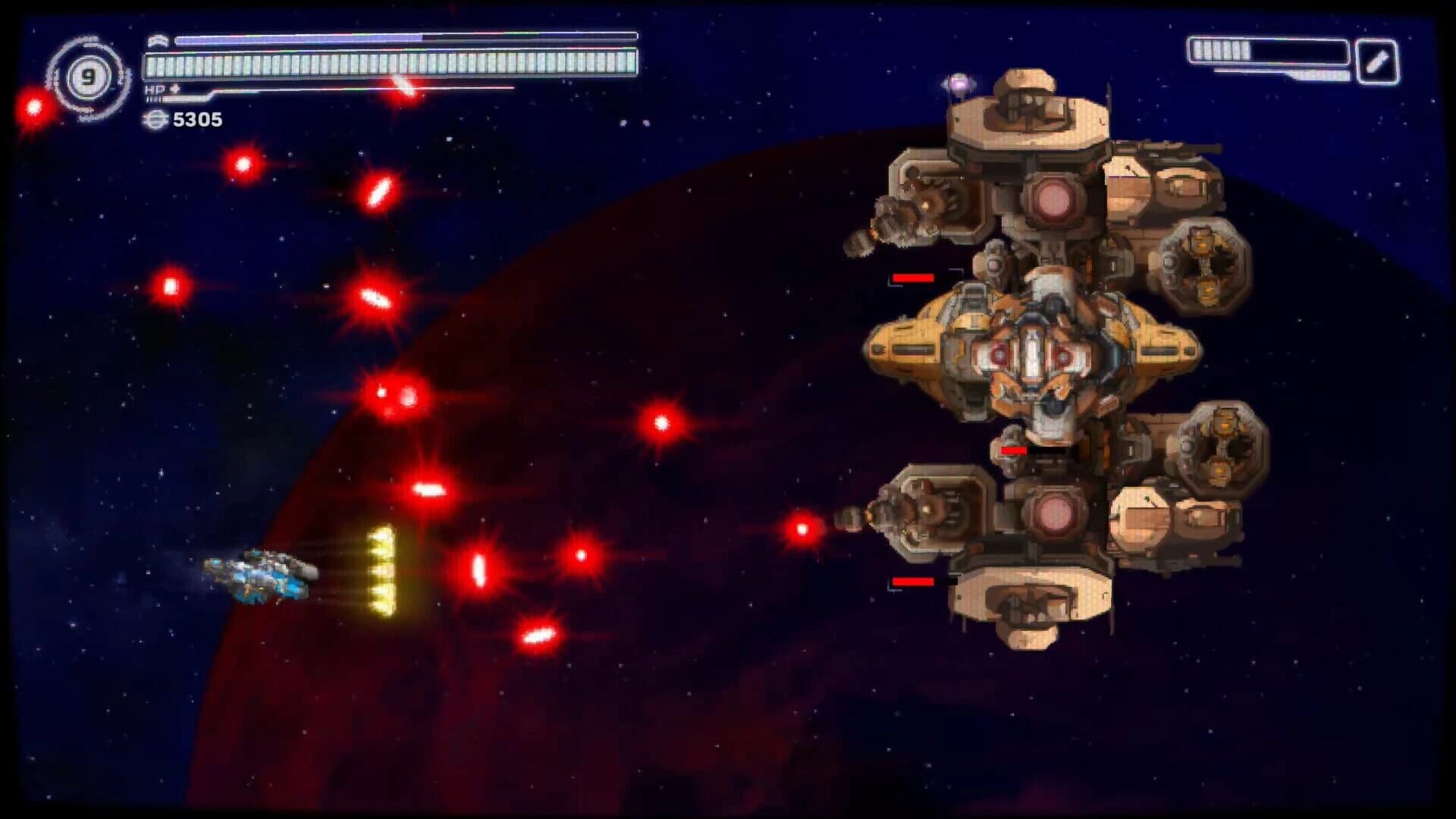Select the currency coin icon beside 5305
1456x819 pixels.
[154, 118]
